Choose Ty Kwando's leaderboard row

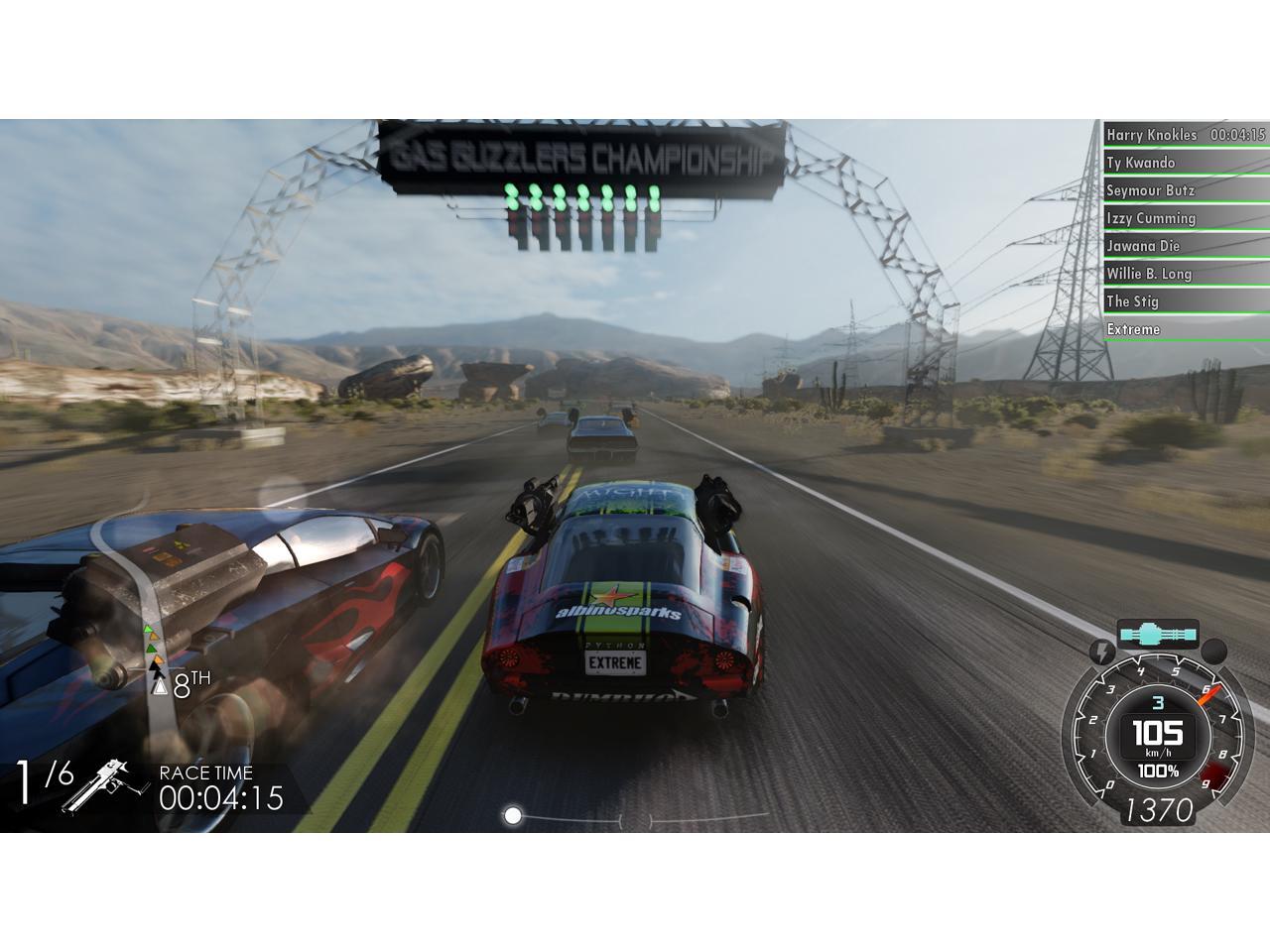[x=1185, y=163]
